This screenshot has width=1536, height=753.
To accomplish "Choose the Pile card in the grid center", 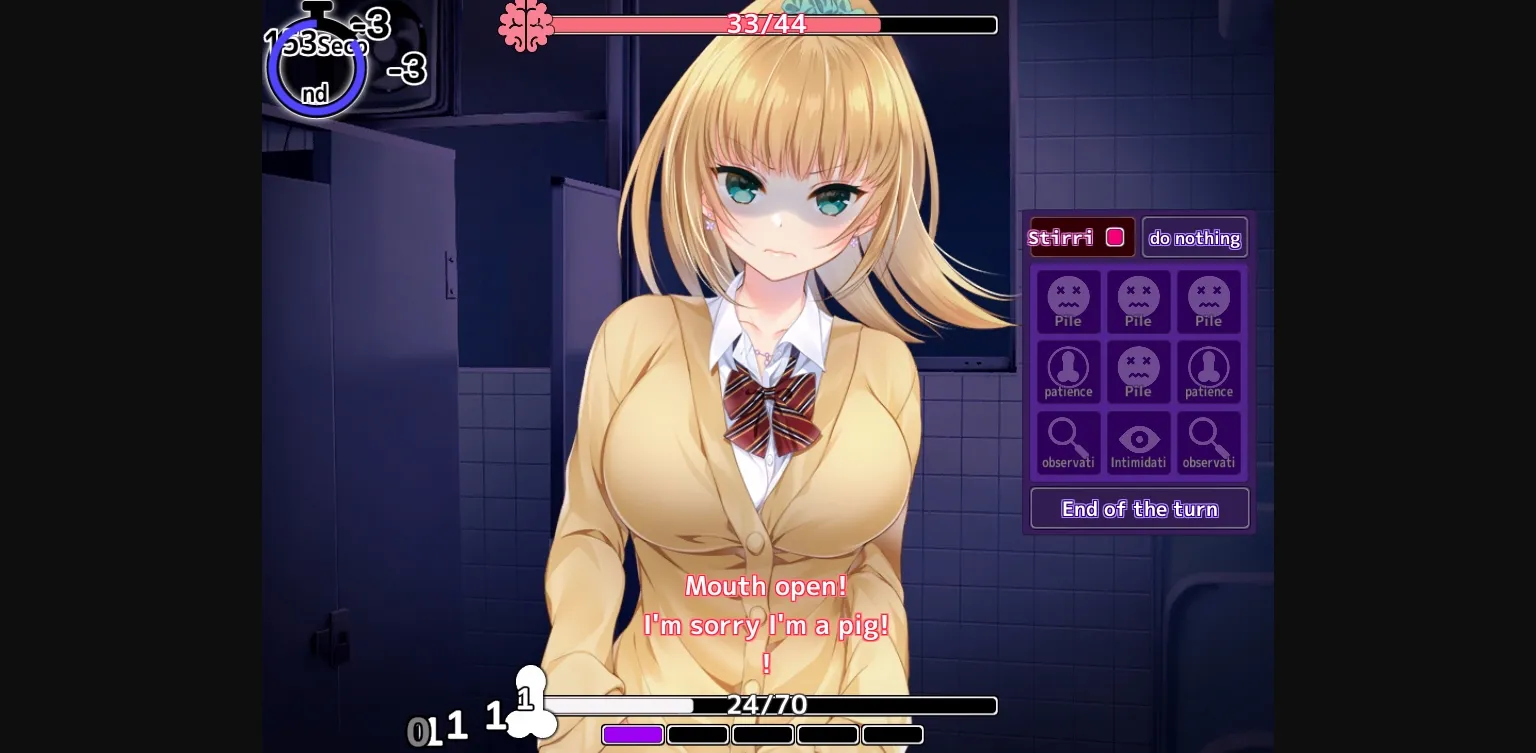I will click(1138, 371).
